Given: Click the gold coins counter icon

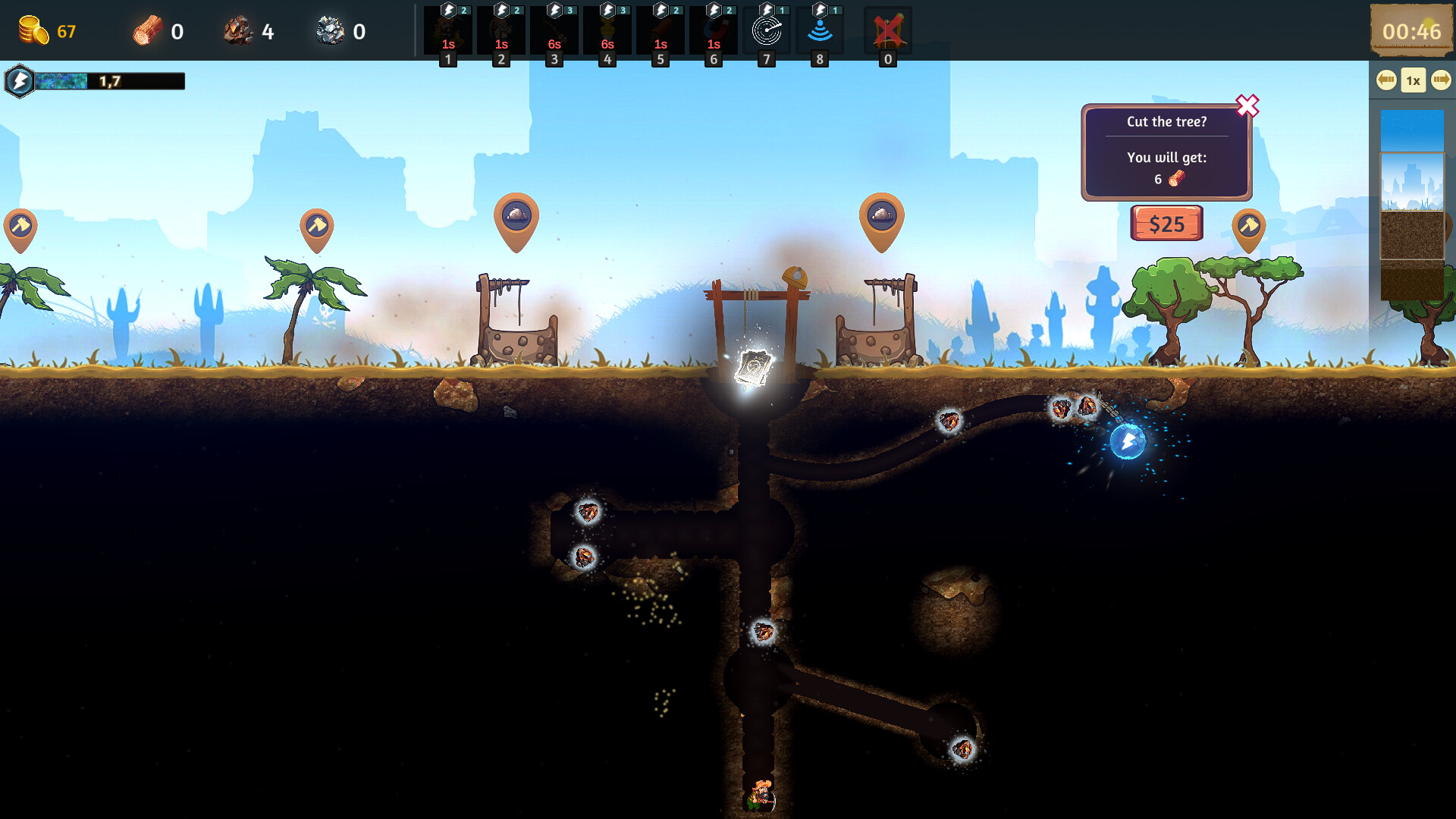Looking at the screenshot, I should (x=32, y=30).
